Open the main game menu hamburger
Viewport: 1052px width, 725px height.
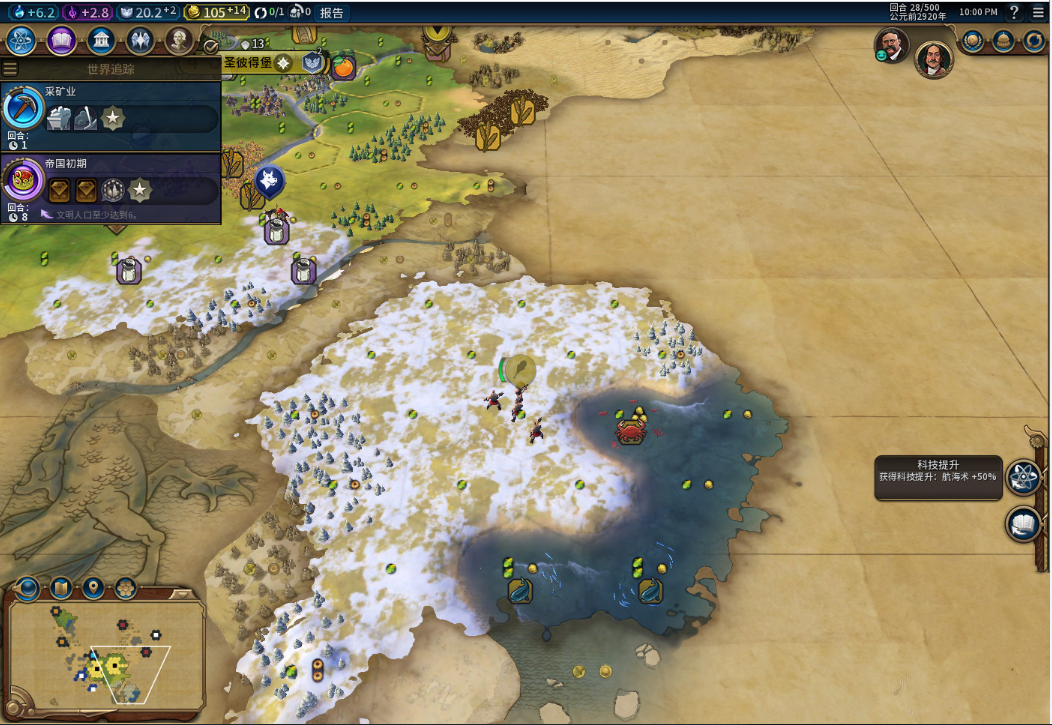click(x=1037, y=12)
